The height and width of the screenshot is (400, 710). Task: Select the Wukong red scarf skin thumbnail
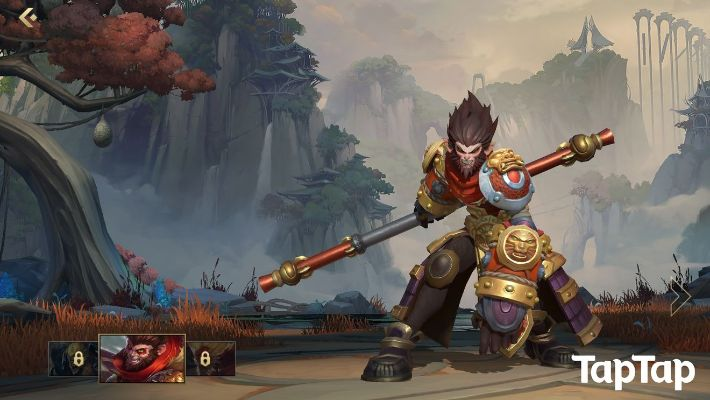pos(142,358)
